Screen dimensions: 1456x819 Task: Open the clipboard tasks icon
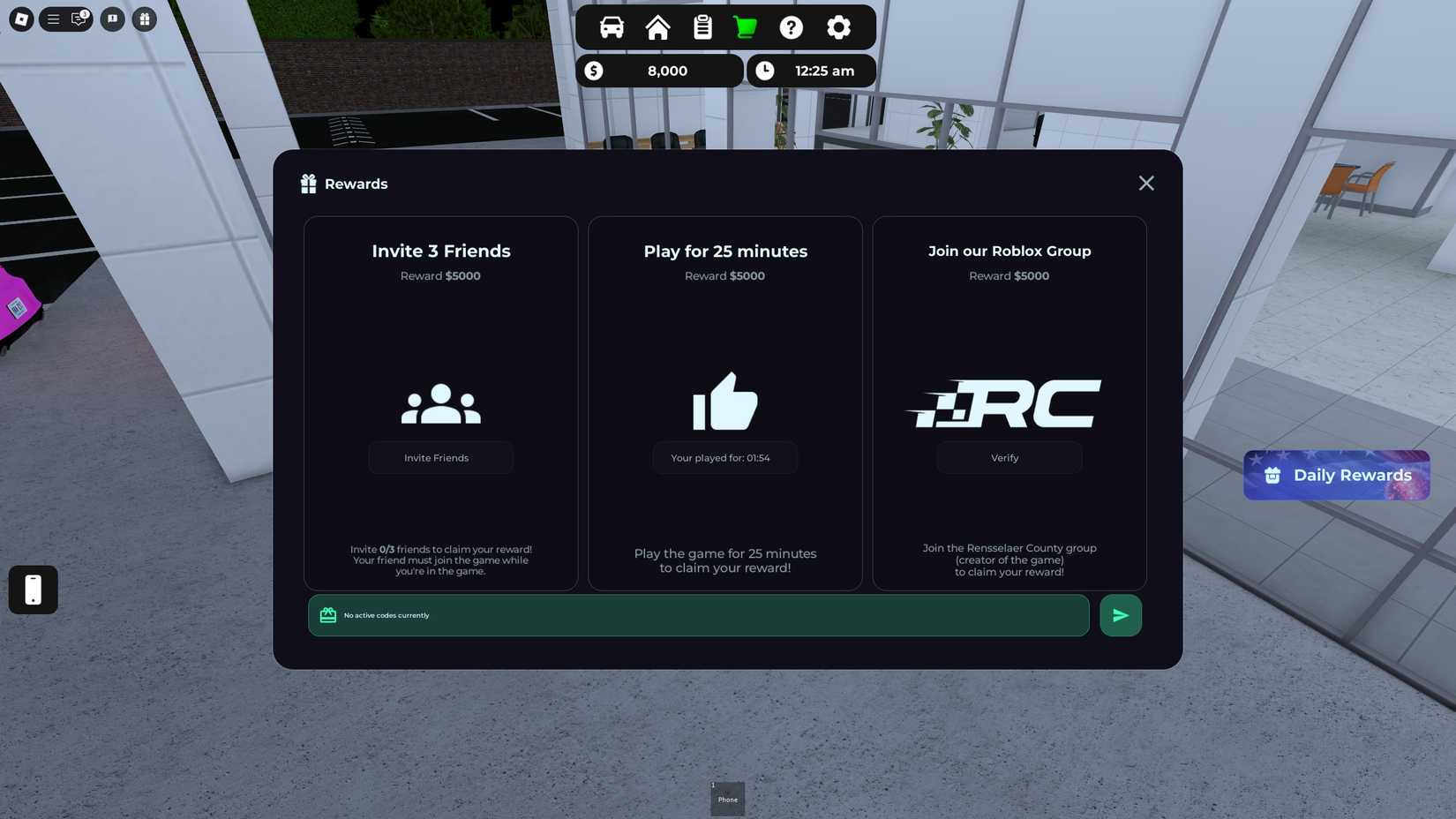coord(702,27)
